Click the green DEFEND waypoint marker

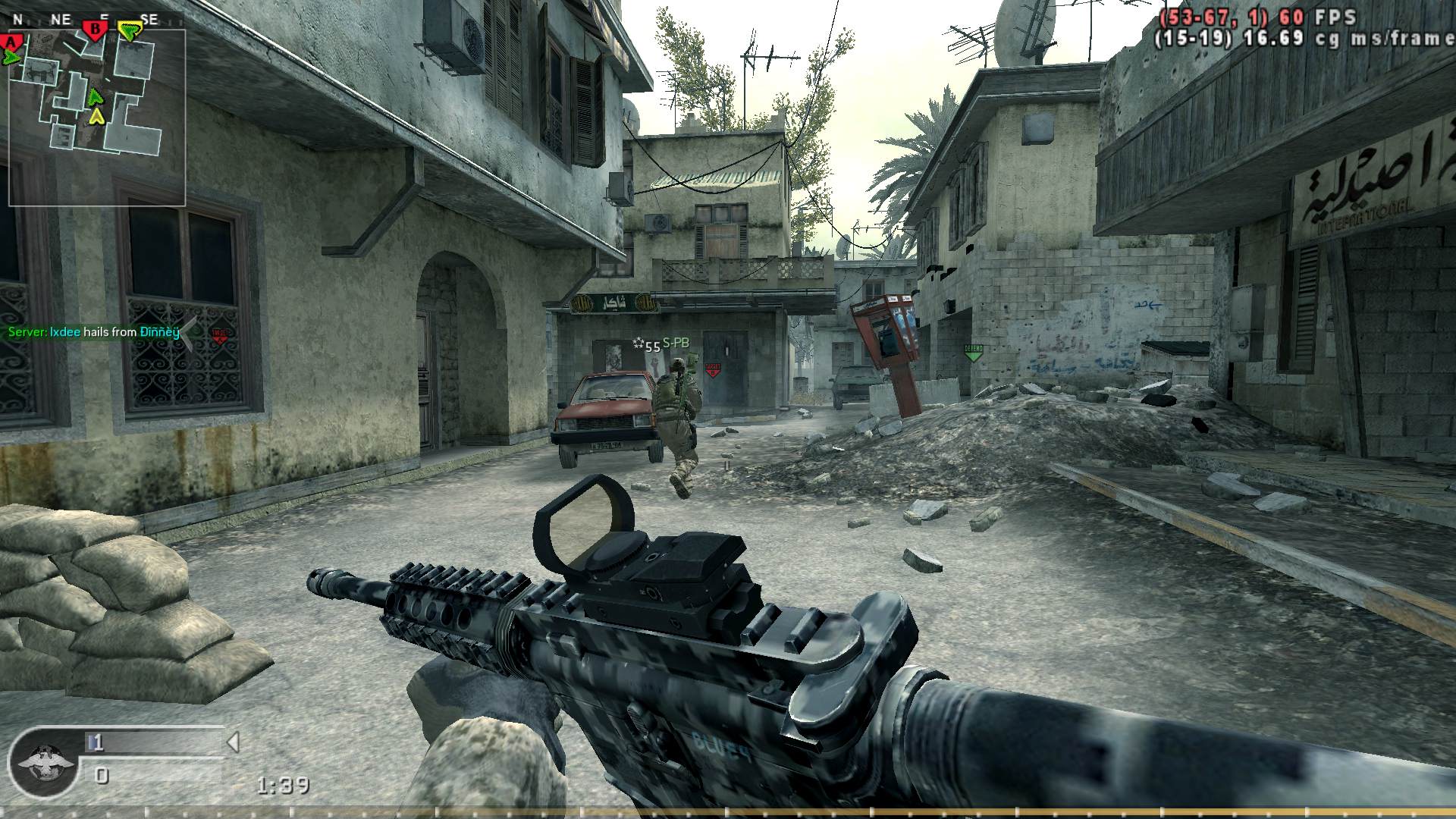click(973, 352)
